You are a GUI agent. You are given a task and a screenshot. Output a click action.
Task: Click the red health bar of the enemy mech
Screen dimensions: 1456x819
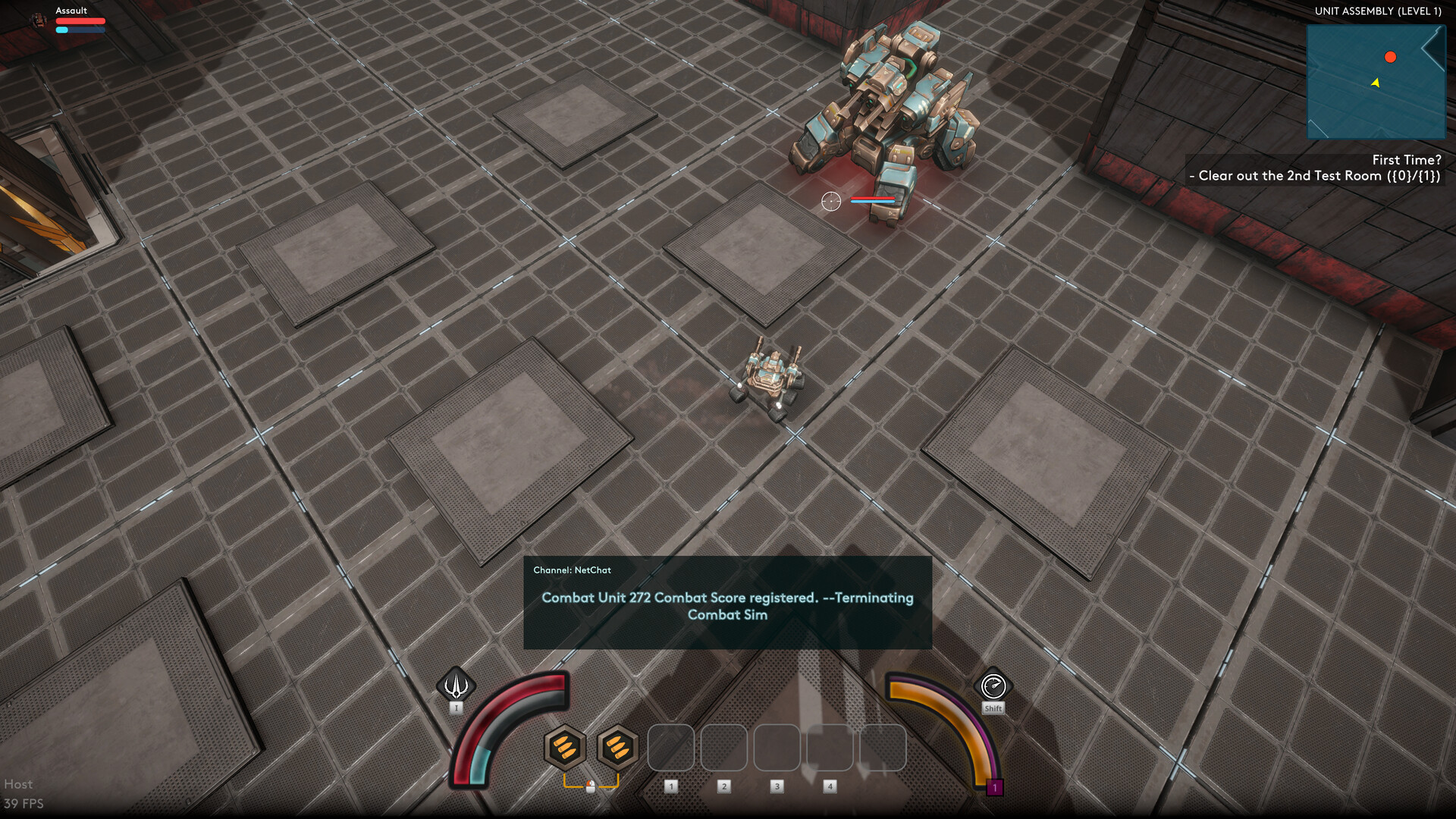coord(874,197)
